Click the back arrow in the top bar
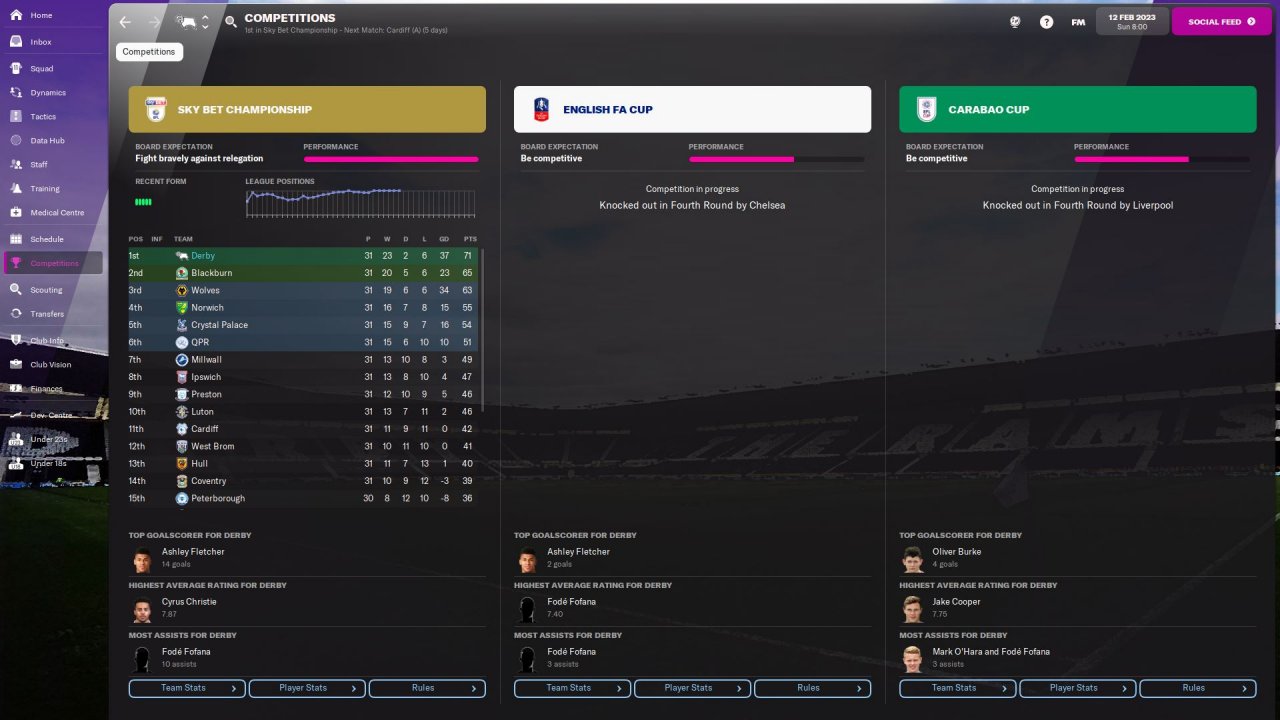The height and width of the screenshot is (720, 1280). (x=125, y=22)
